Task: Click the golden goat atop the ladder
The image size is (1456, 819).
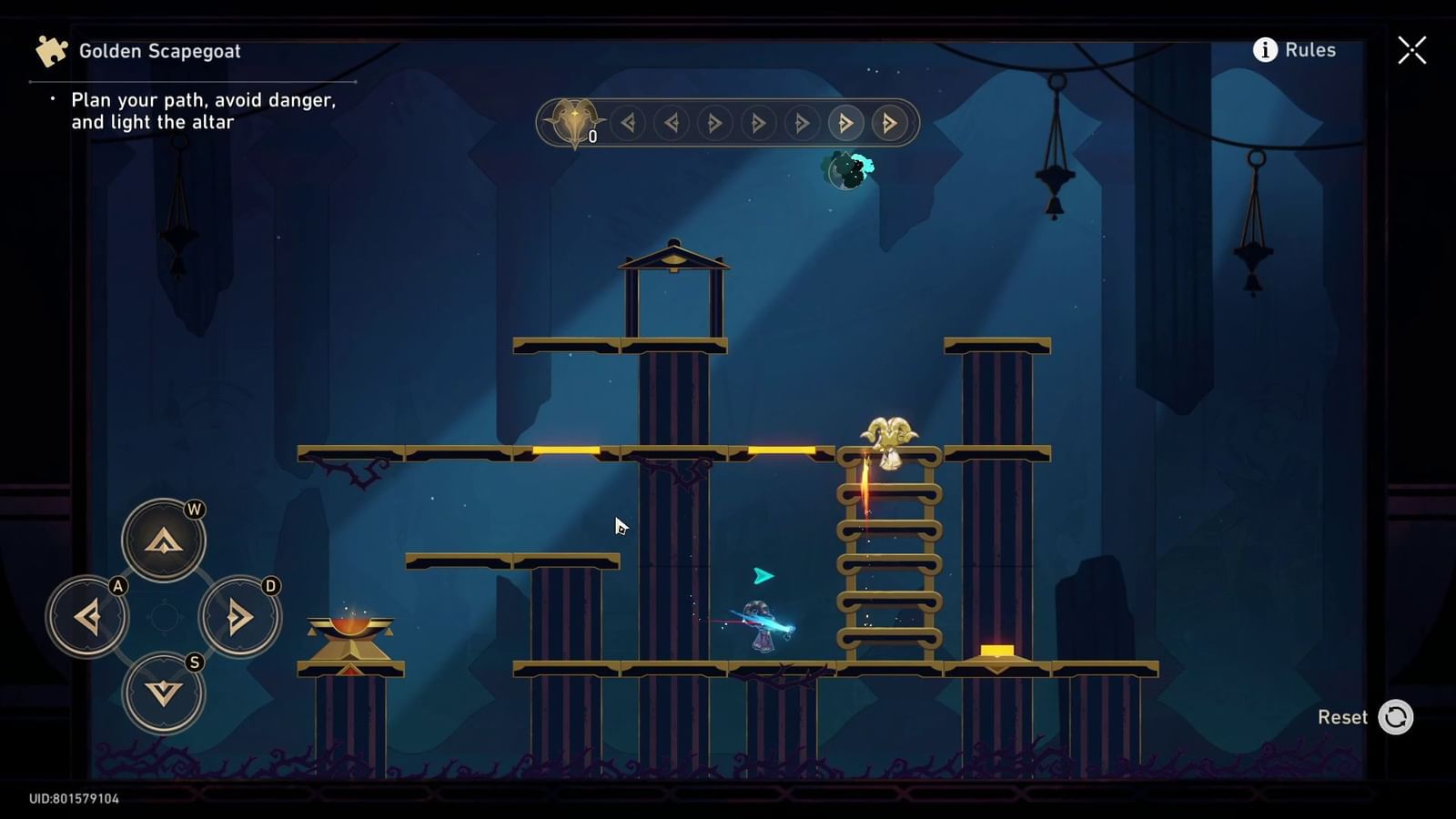Action: pos(888,437)
